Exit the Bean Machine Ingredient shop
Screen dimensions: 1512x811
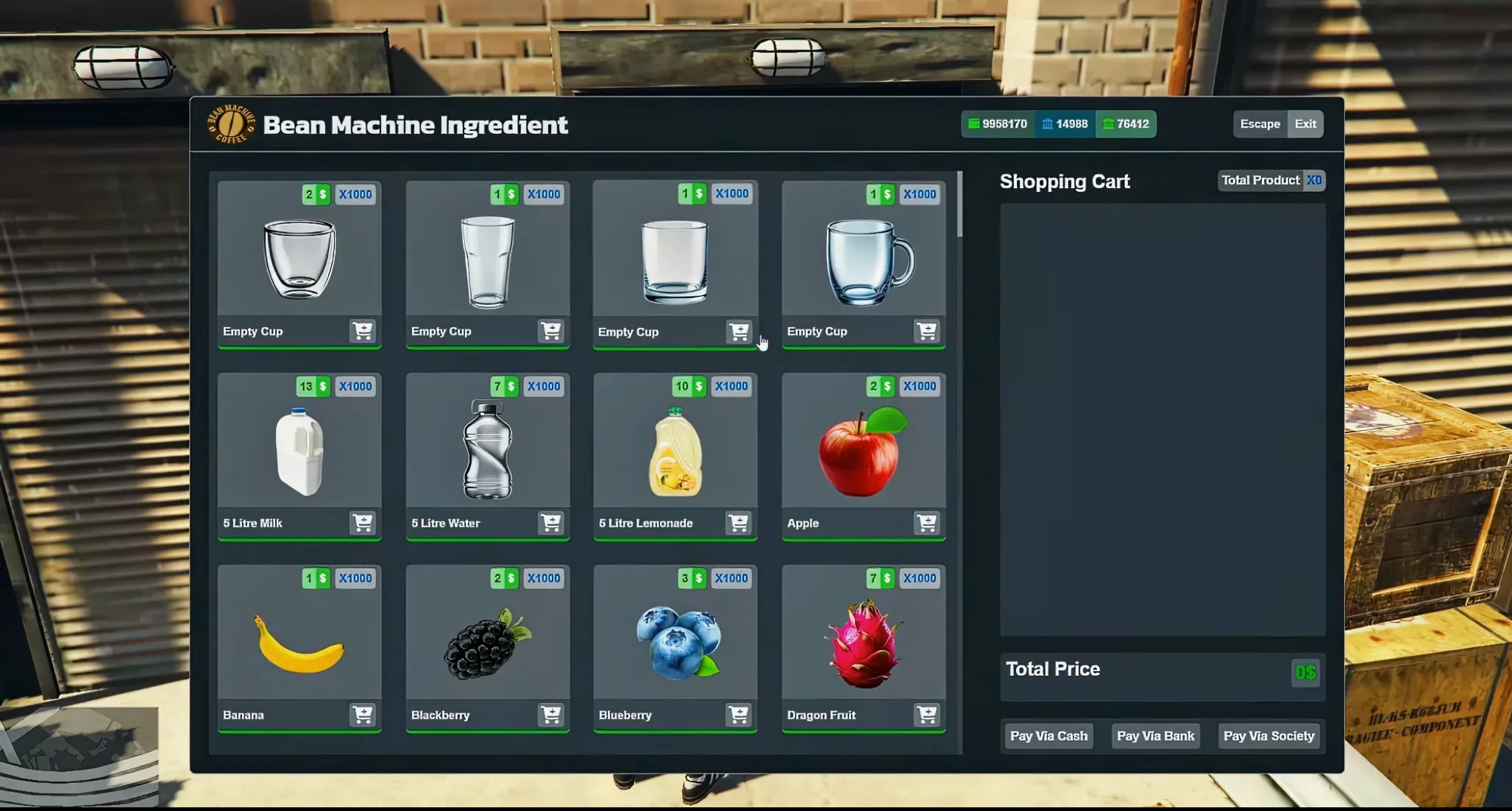pyautogui.click(x=1305, y=124)
